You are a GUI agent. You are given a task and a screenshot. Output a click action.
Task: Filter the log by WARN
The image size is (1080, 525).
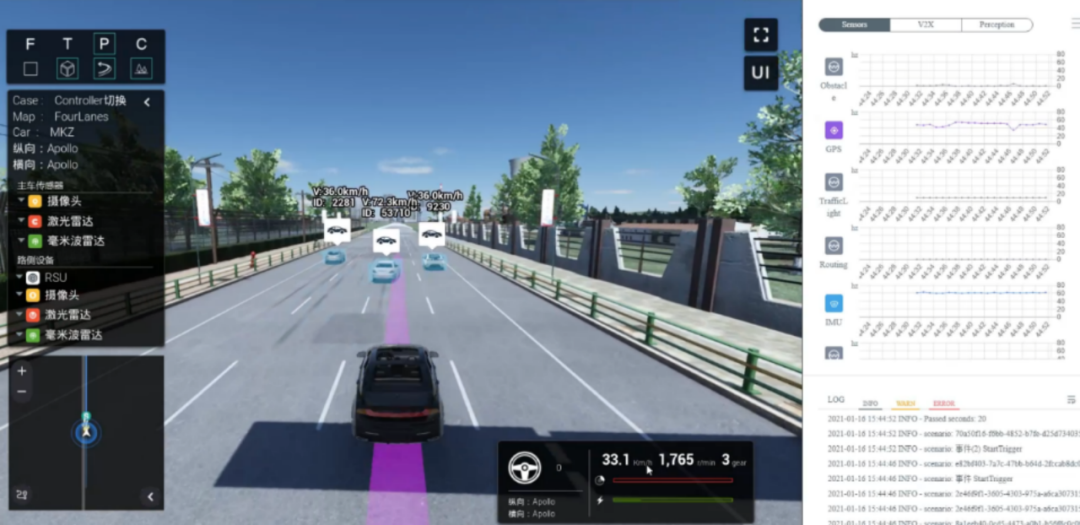click(905, 402)
